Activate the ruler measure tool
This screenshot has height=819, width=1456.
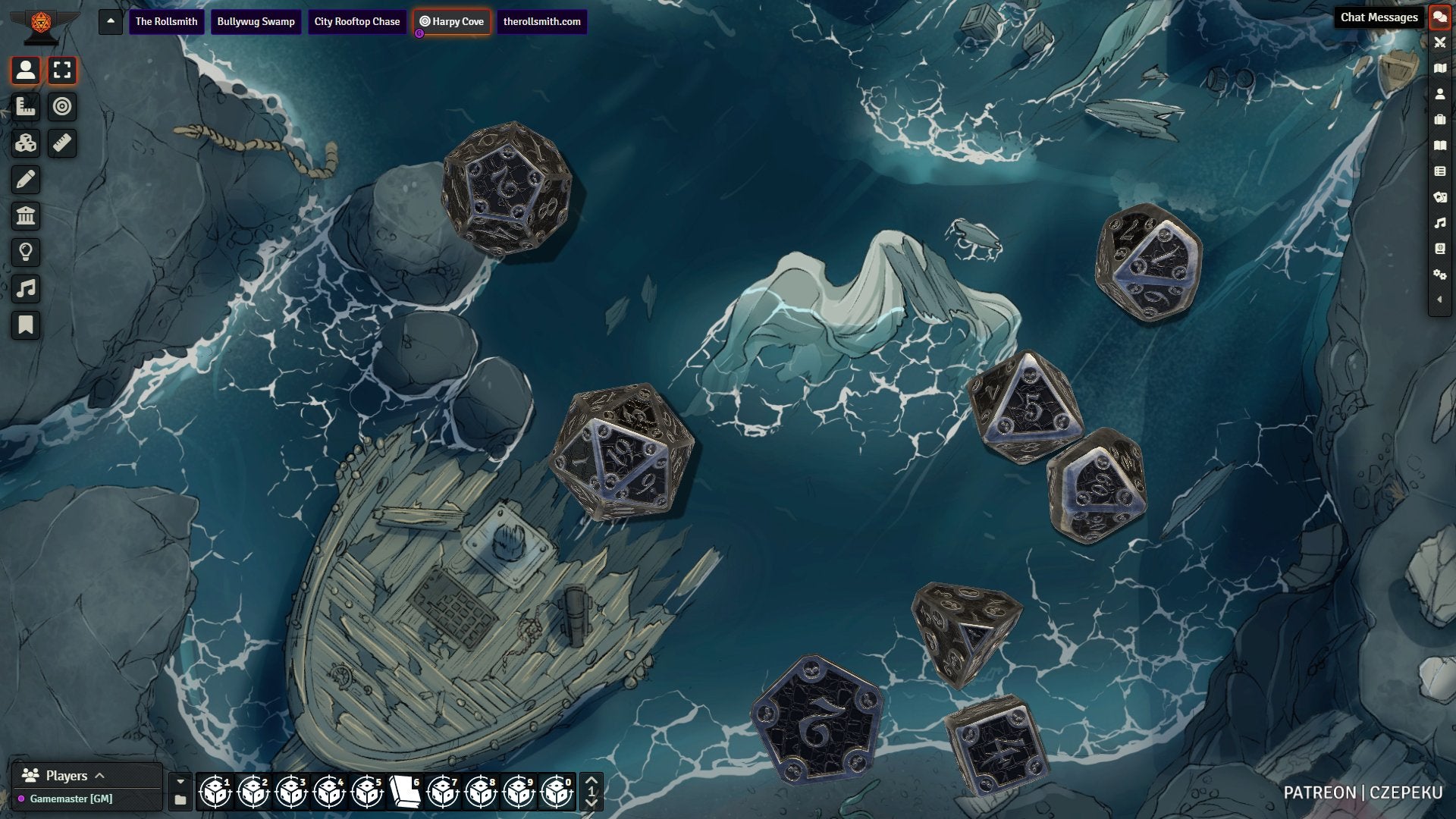click(x=62, y=143)
